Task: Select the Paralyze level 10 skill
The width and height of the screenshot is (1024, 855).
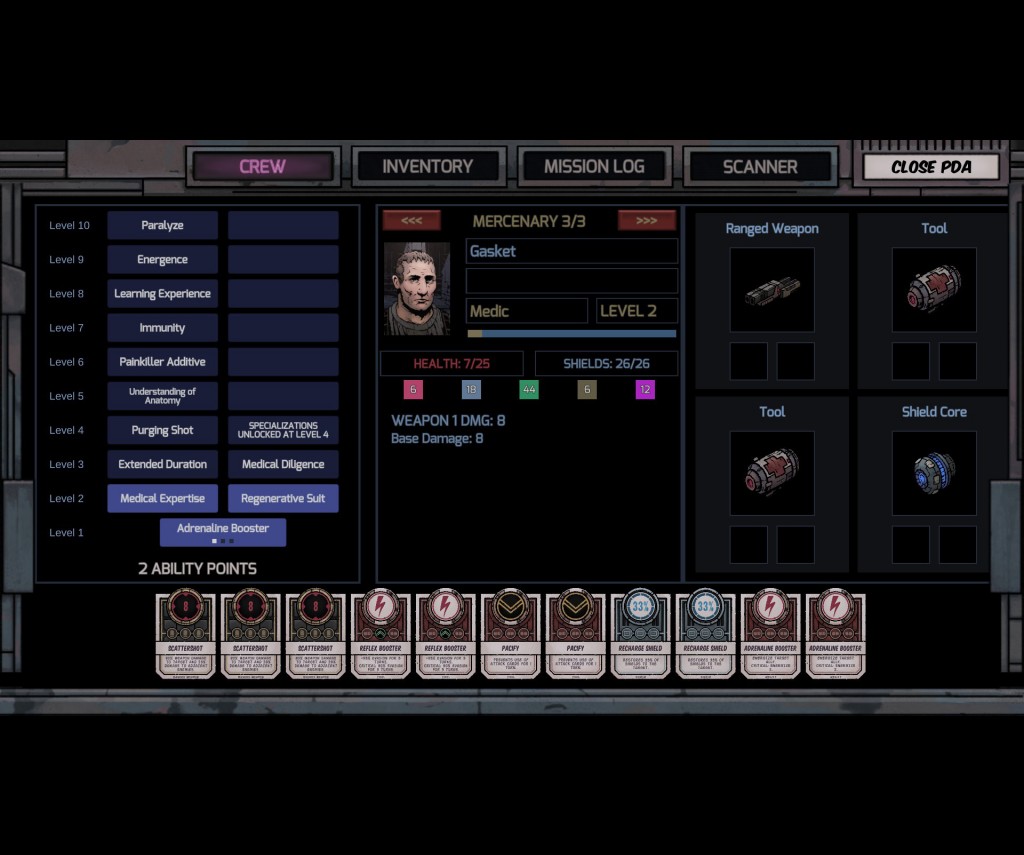Action: 162,225
